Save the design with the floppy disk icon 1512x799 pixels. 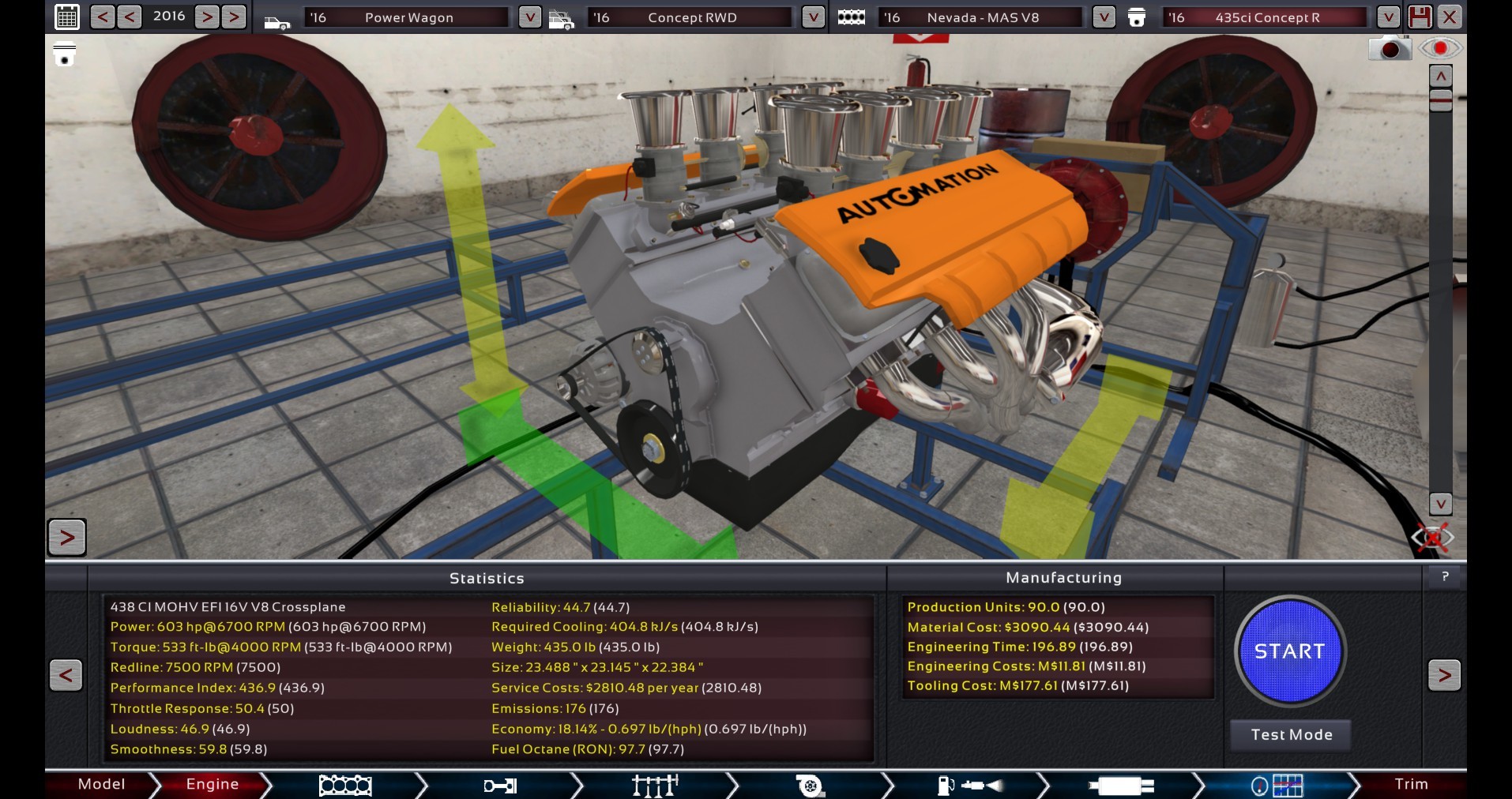[1420, 17]
